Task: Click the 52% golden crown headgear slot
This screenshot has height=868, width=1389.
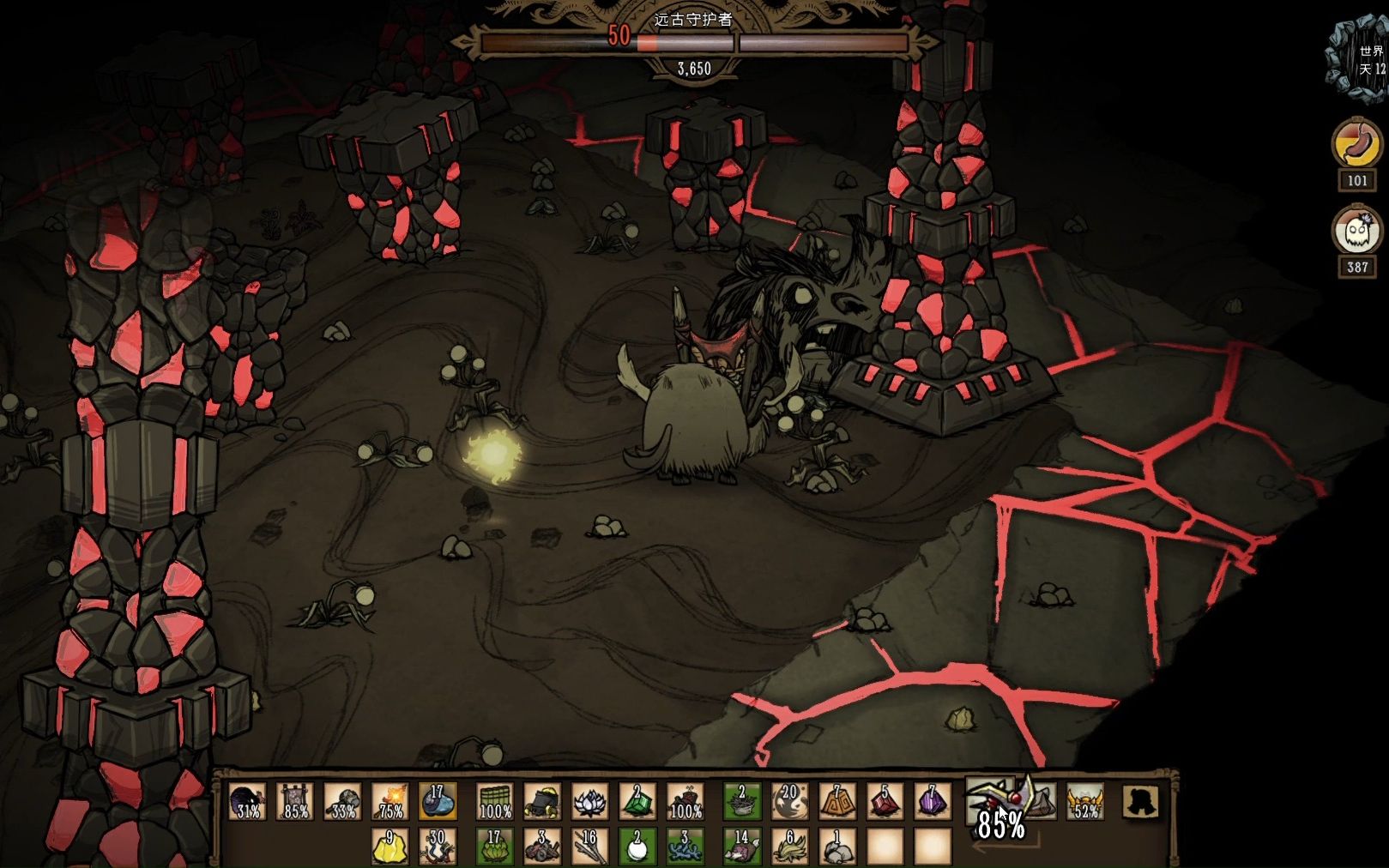Action: pos(1085,801)
